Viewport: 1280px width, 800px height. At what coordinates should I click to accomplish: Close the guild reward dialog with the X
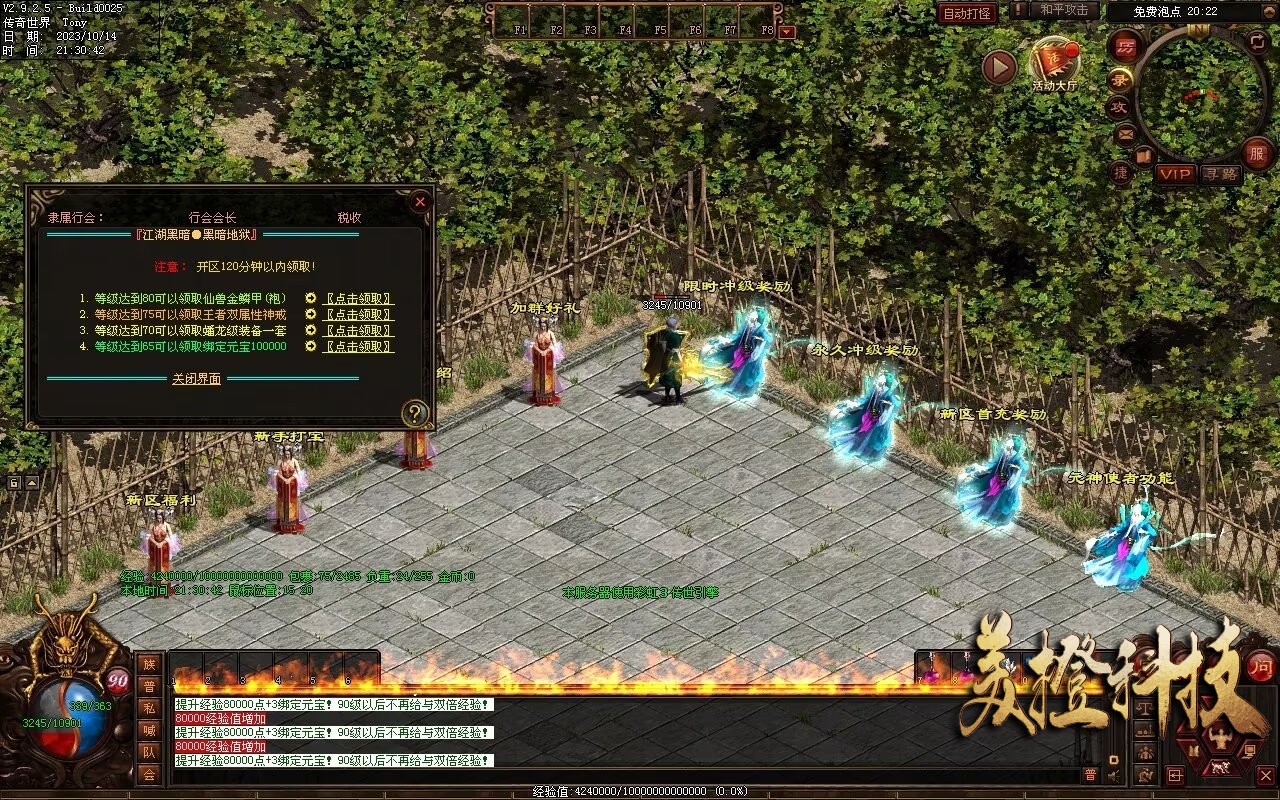tap(420, 201)
